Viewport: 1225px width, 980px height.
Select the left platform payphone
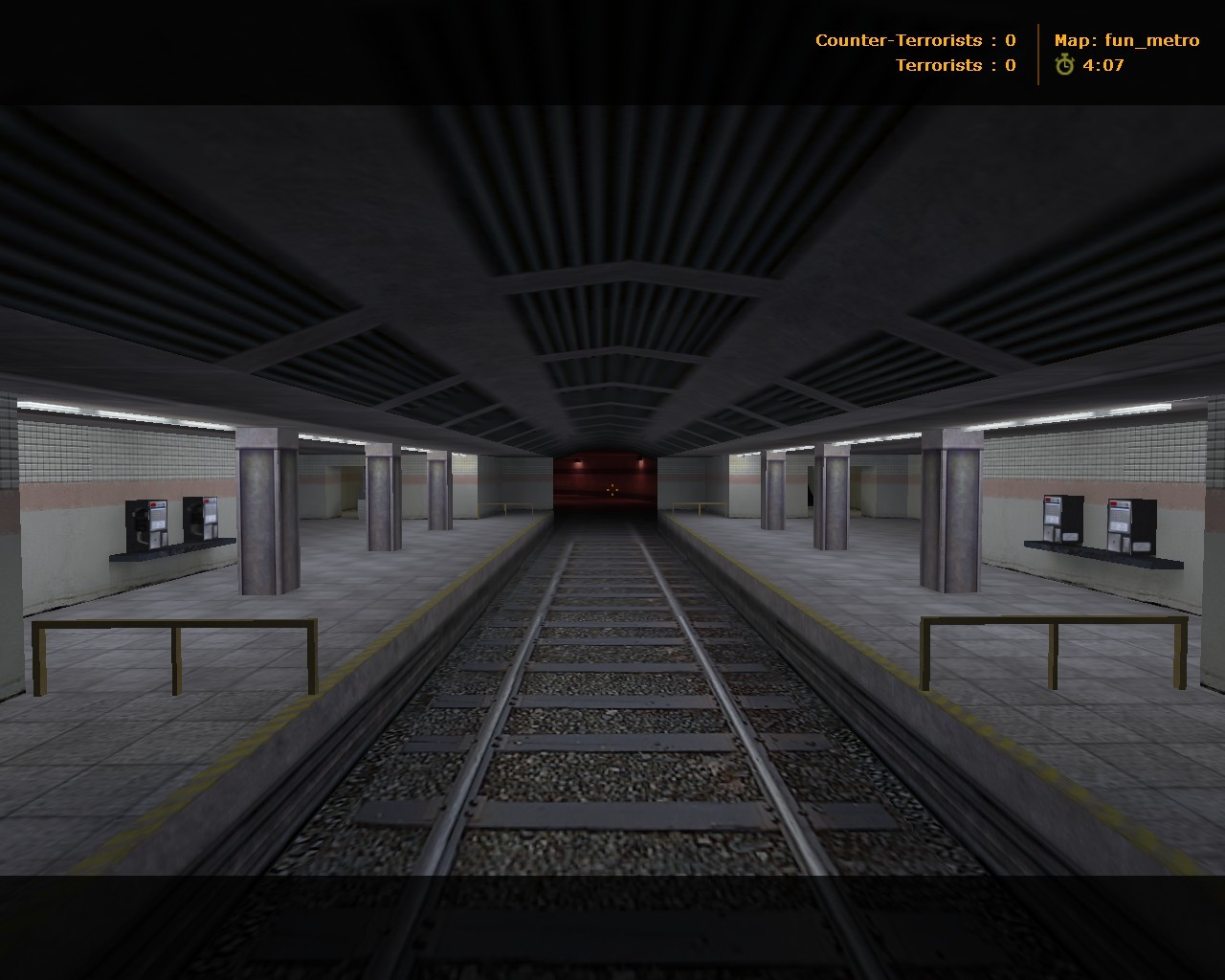pyautogui.click(x=144, y=524)
